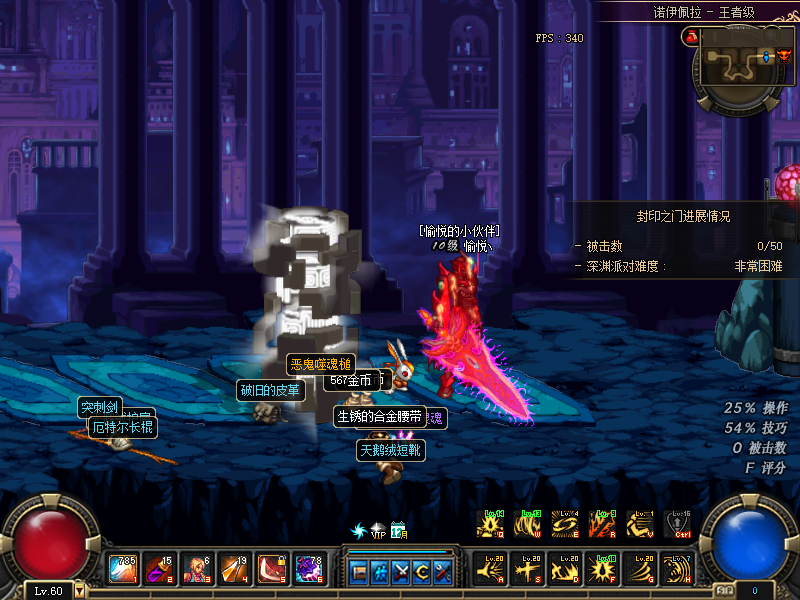800x600 pixels.
Task: Cast the swirl skill on E
Action: [565, 524]
